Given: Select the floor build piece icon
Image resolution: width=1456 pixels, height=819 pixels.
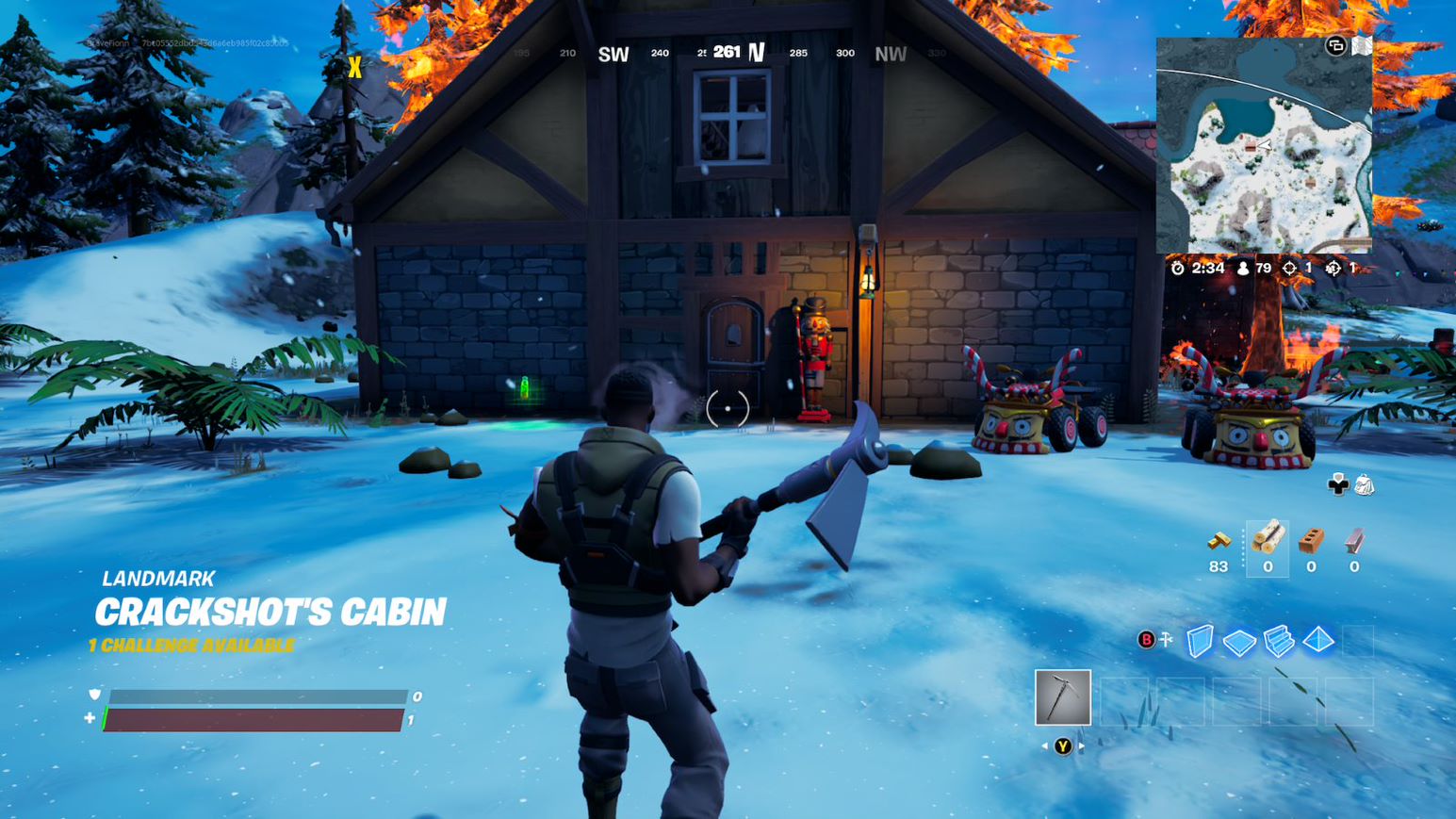Looking at the screenshot, I should coord(1239,642).
